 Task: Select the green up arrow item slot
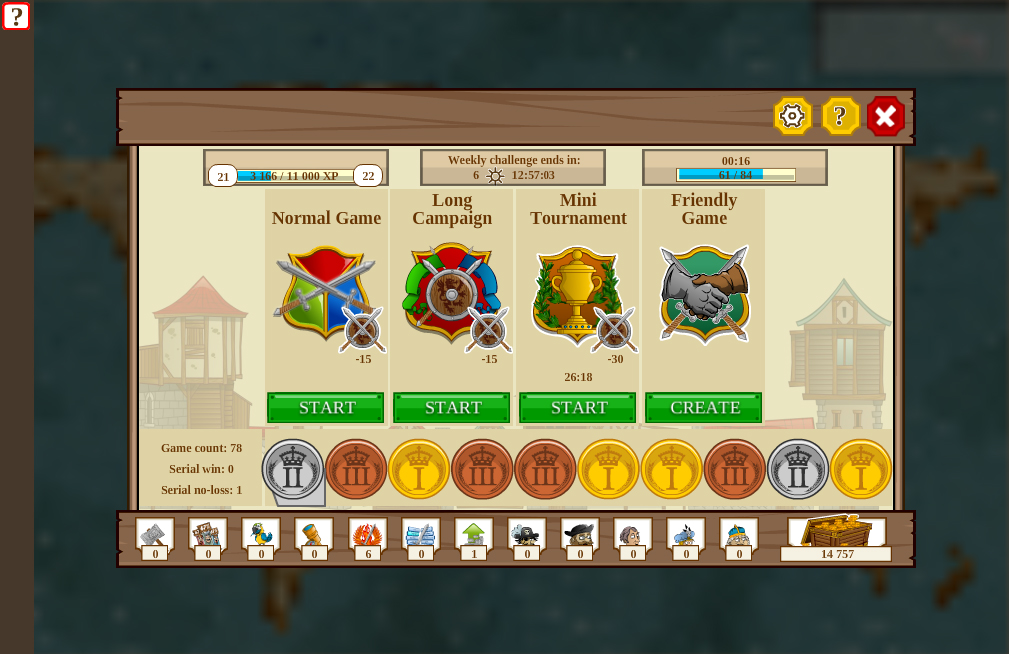473,533
